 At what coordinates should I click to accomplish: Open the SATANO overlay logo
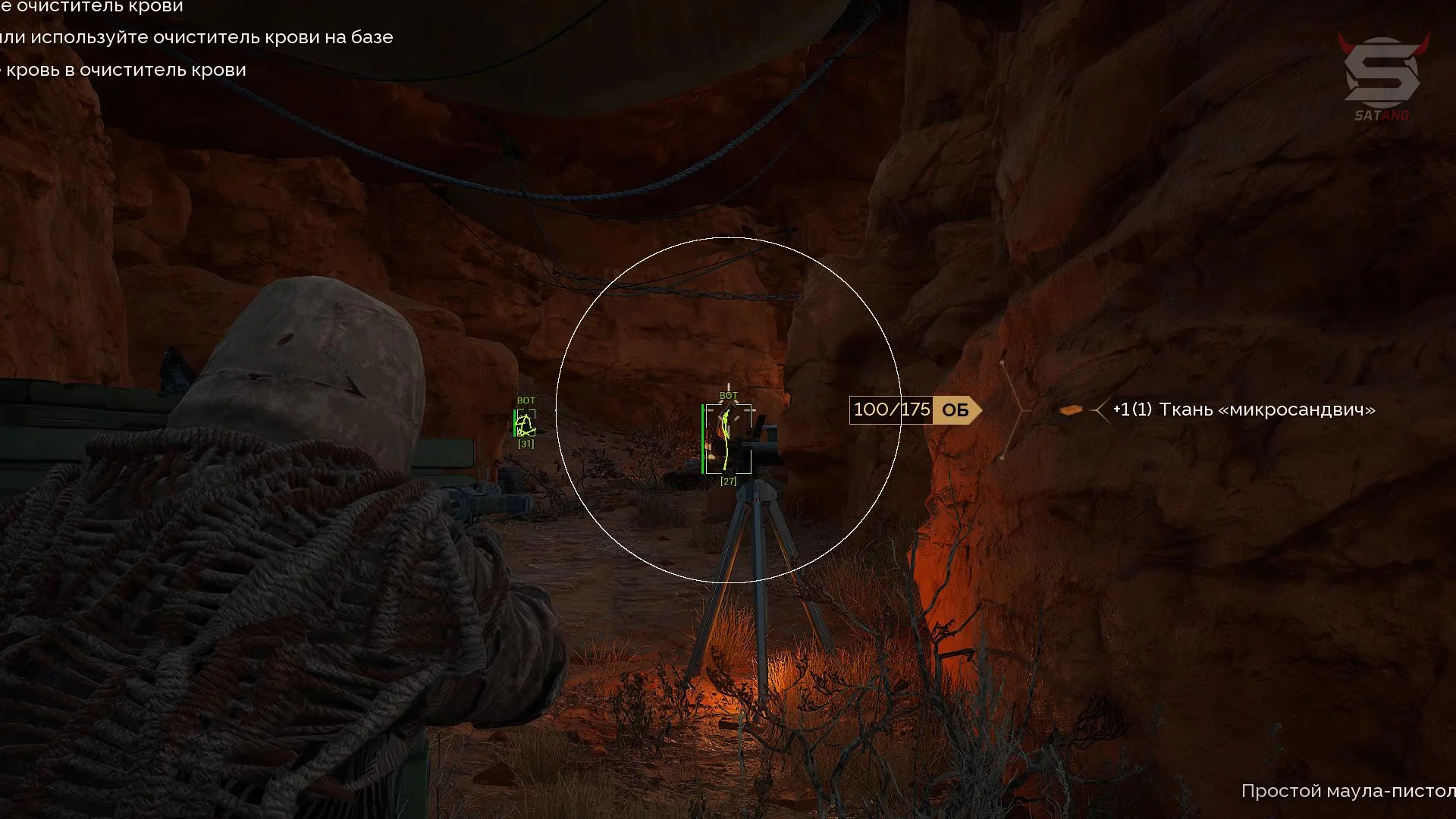tap(1382, 77)
